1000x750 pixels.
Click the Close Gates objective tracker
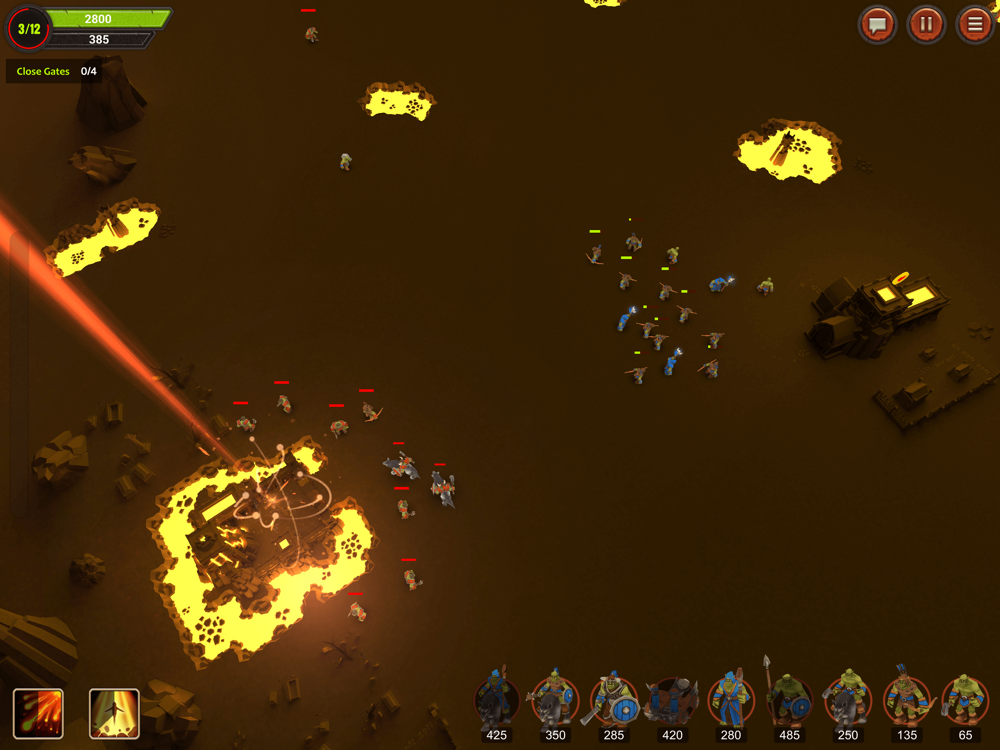point(56,72)
